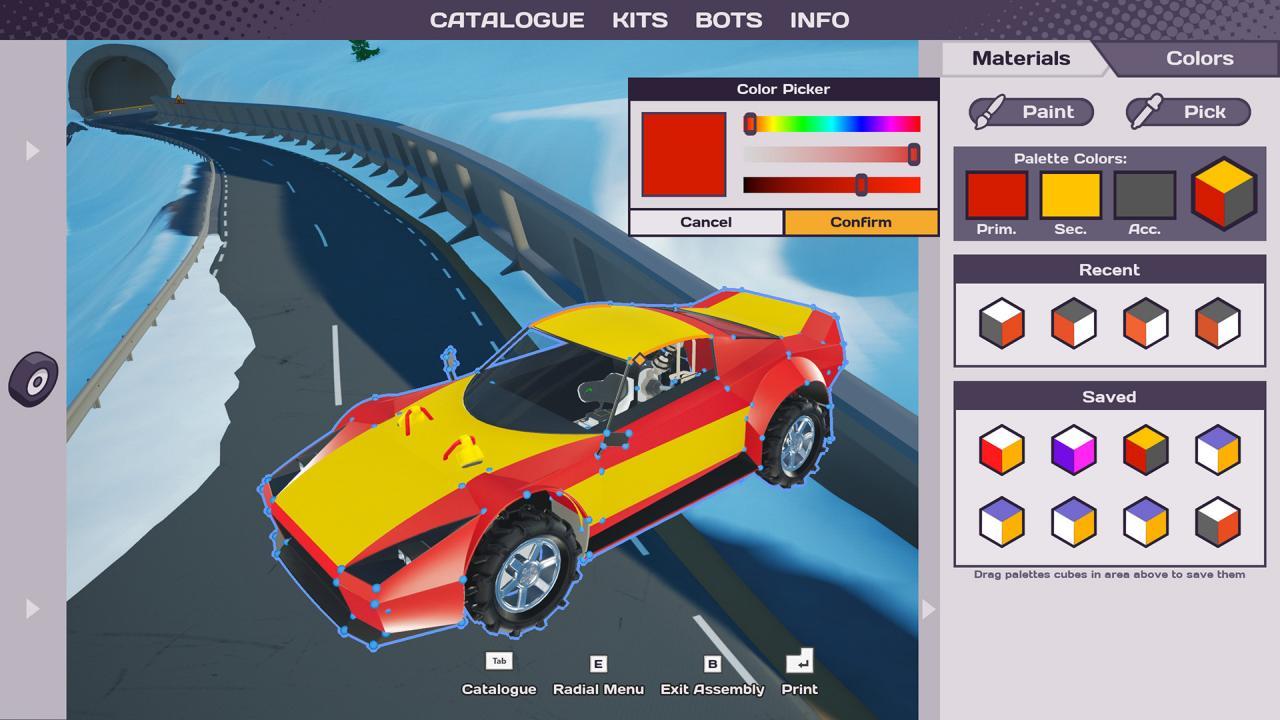Select the gray accent palette swatch
Screen dimensions: 1280x720
[x=1144, y=195]
